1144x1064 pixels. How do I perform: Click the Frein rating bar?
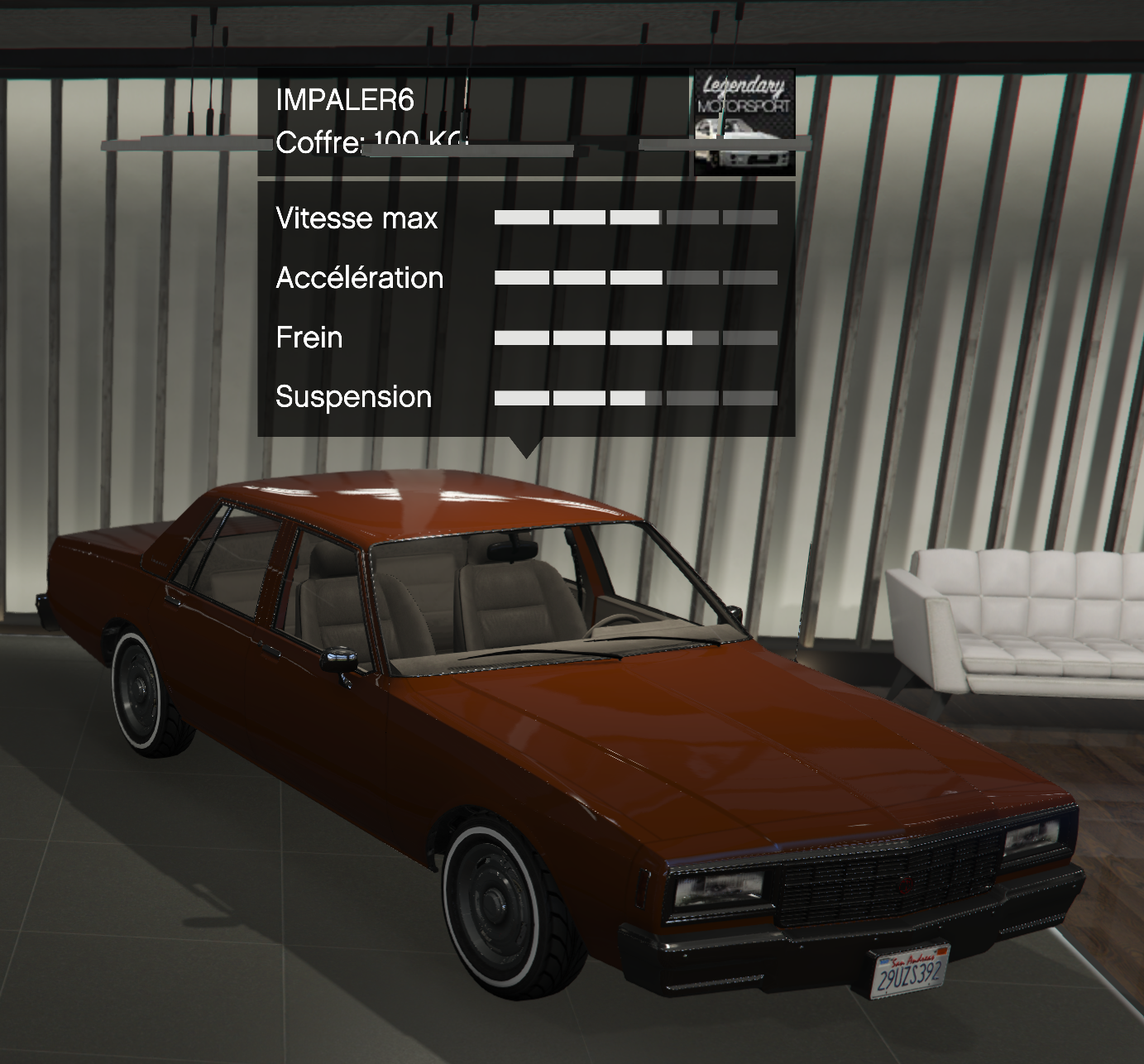(x=637, y=336)
